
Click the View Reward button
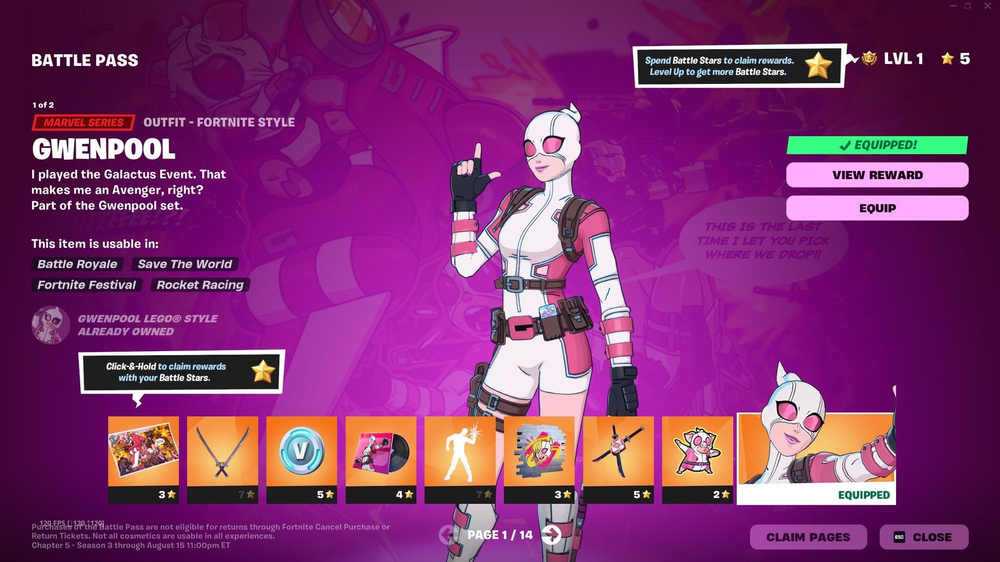click(x=877, y=175)
